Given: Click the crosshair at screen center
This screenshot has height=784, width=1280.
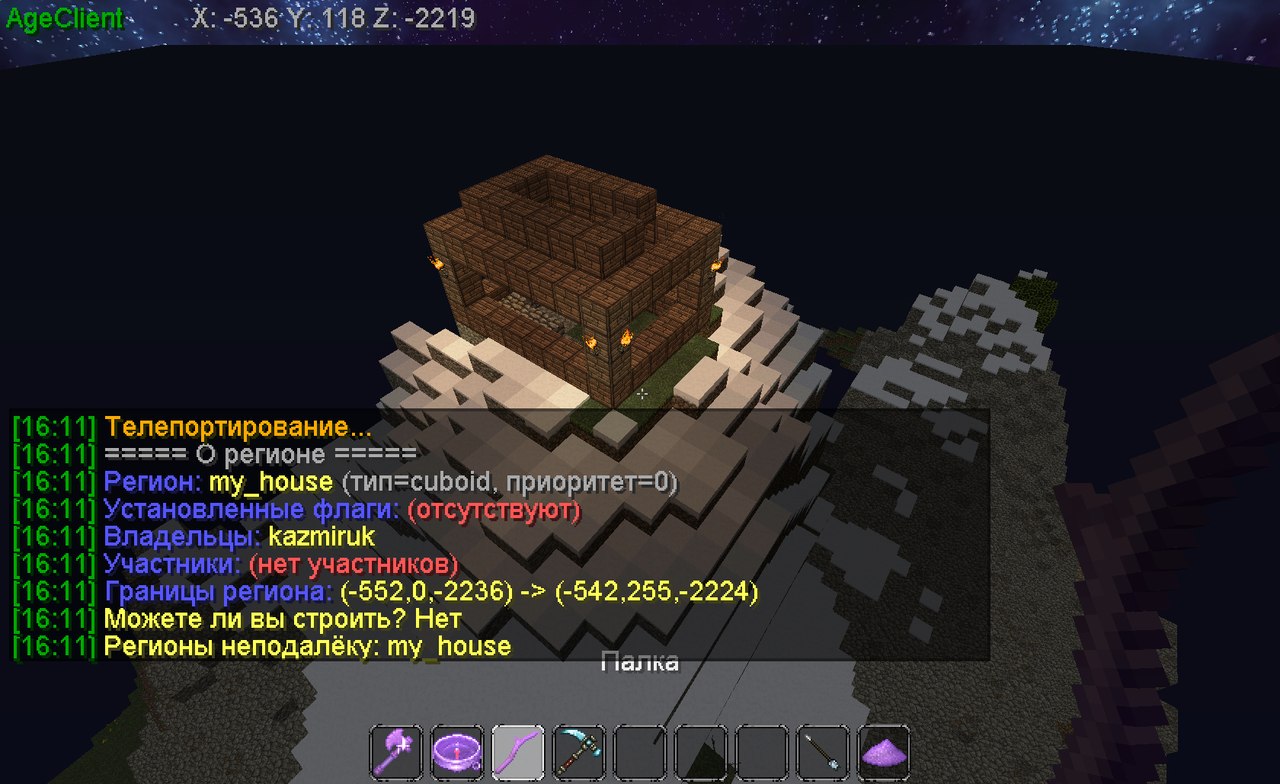Looking at the screenshot, I should (641, 396).
